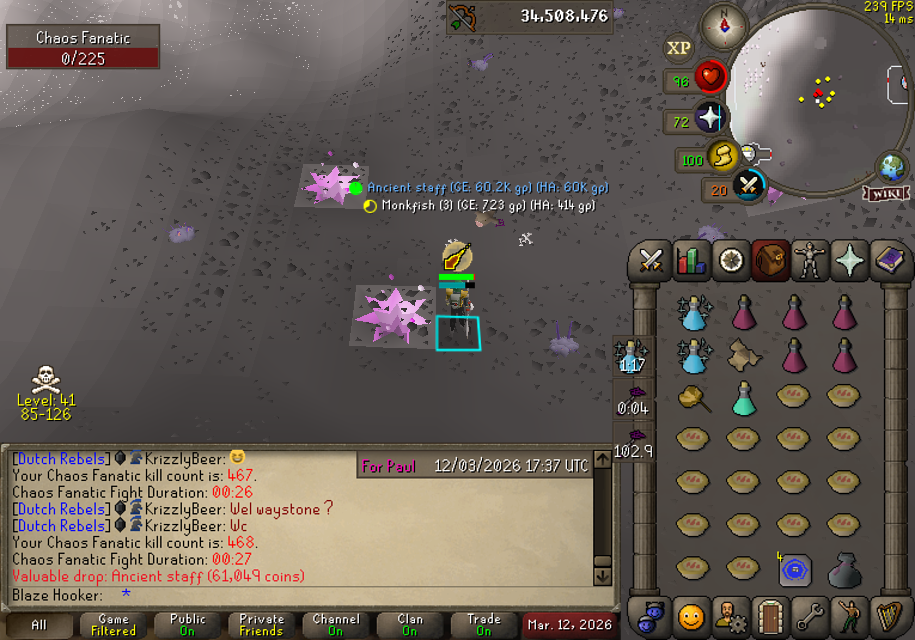Viewport: 915px width, 640px height.
Task: Open the world map globe
Action: (890, 166)
